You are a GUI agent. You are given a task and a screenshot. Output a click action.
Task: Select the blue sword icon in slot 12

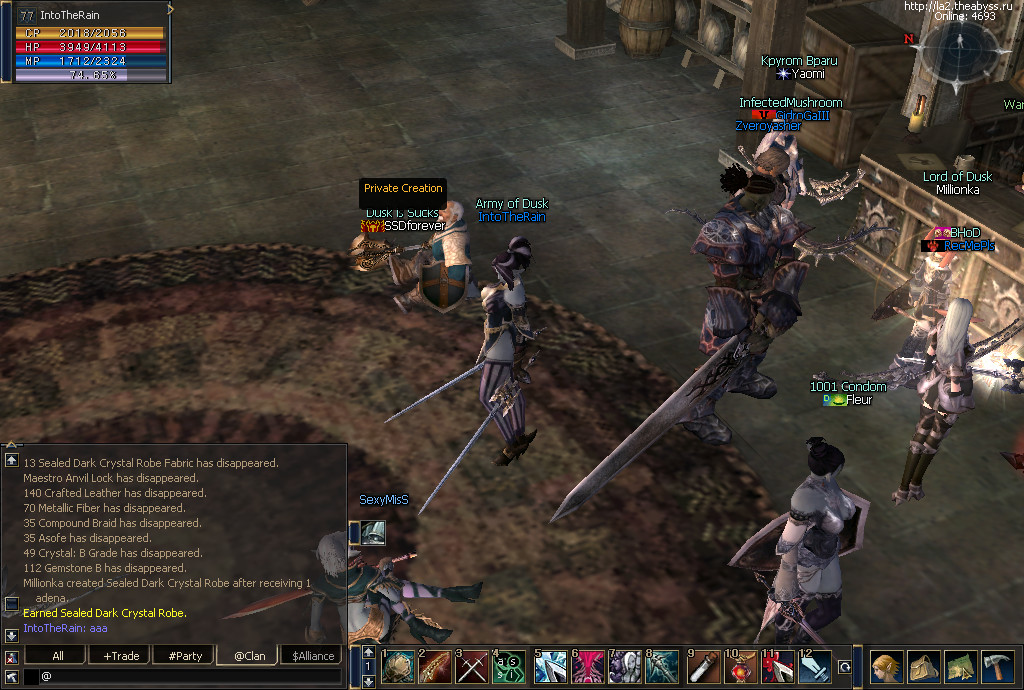pyautogui.click(x=815, y=667)
